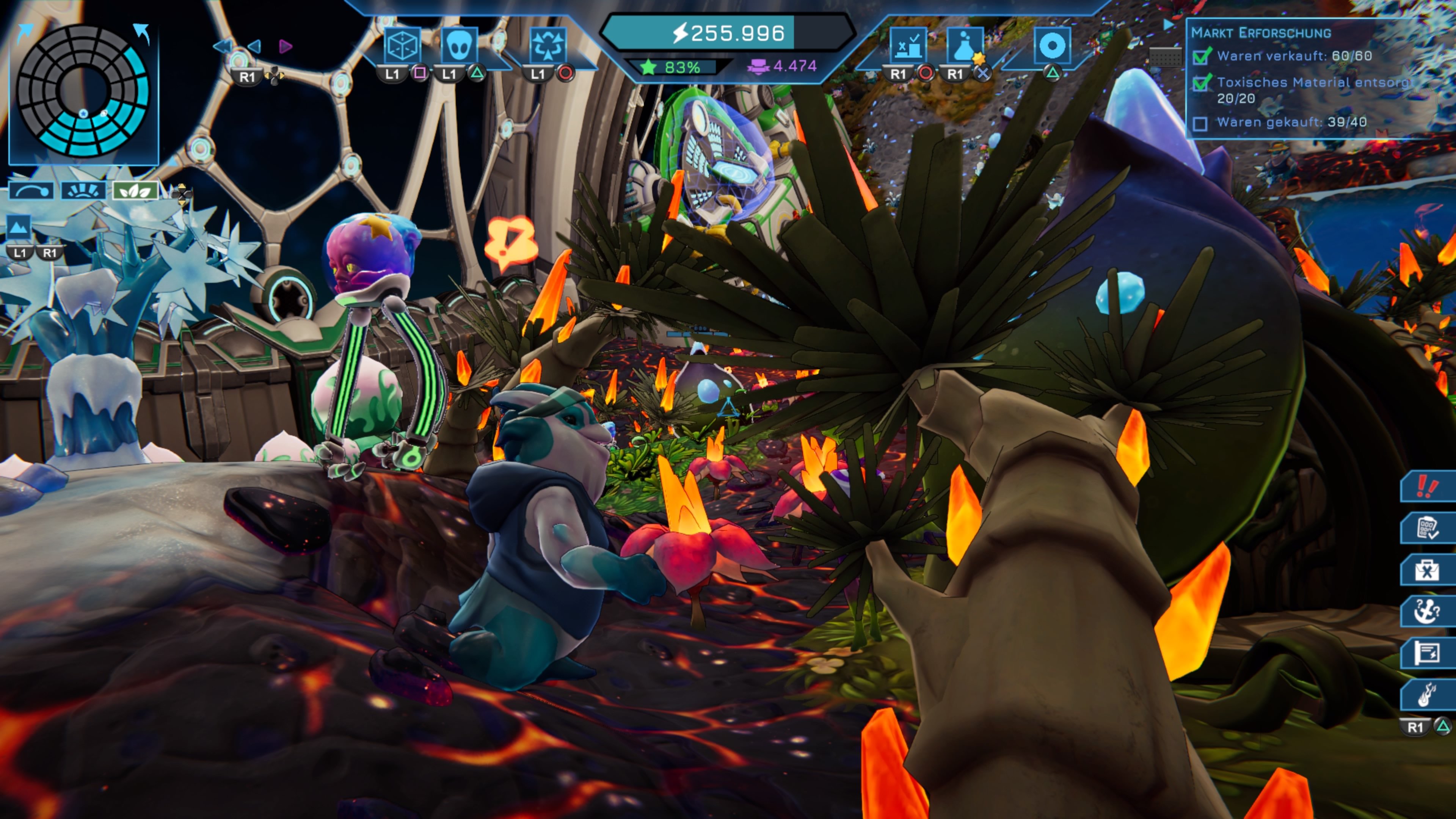This screenshot has width=1456, height=819.
Task: Click the circular station minimap
Action: 83,91
